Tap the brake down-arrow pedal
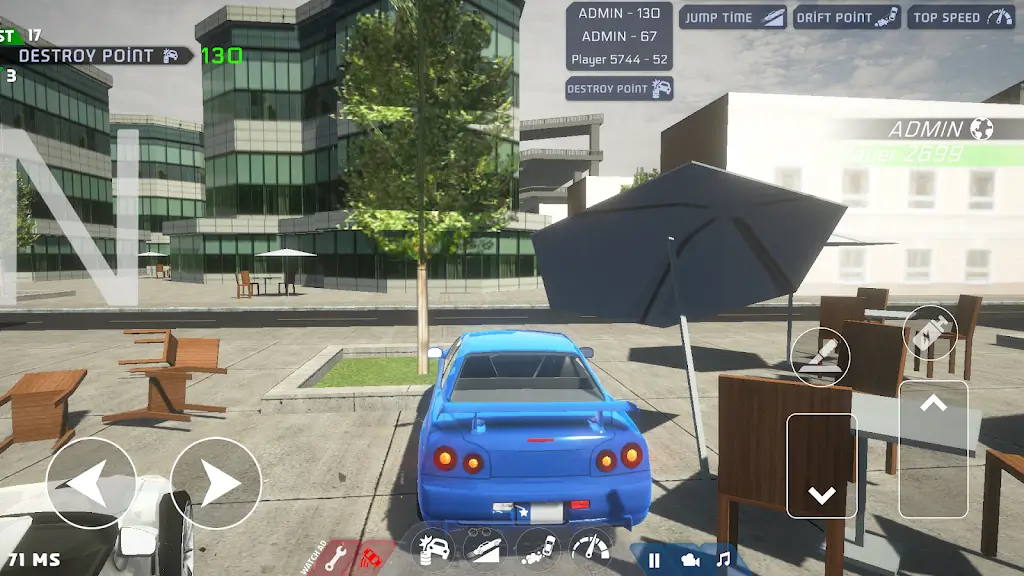 click(822, 465)
